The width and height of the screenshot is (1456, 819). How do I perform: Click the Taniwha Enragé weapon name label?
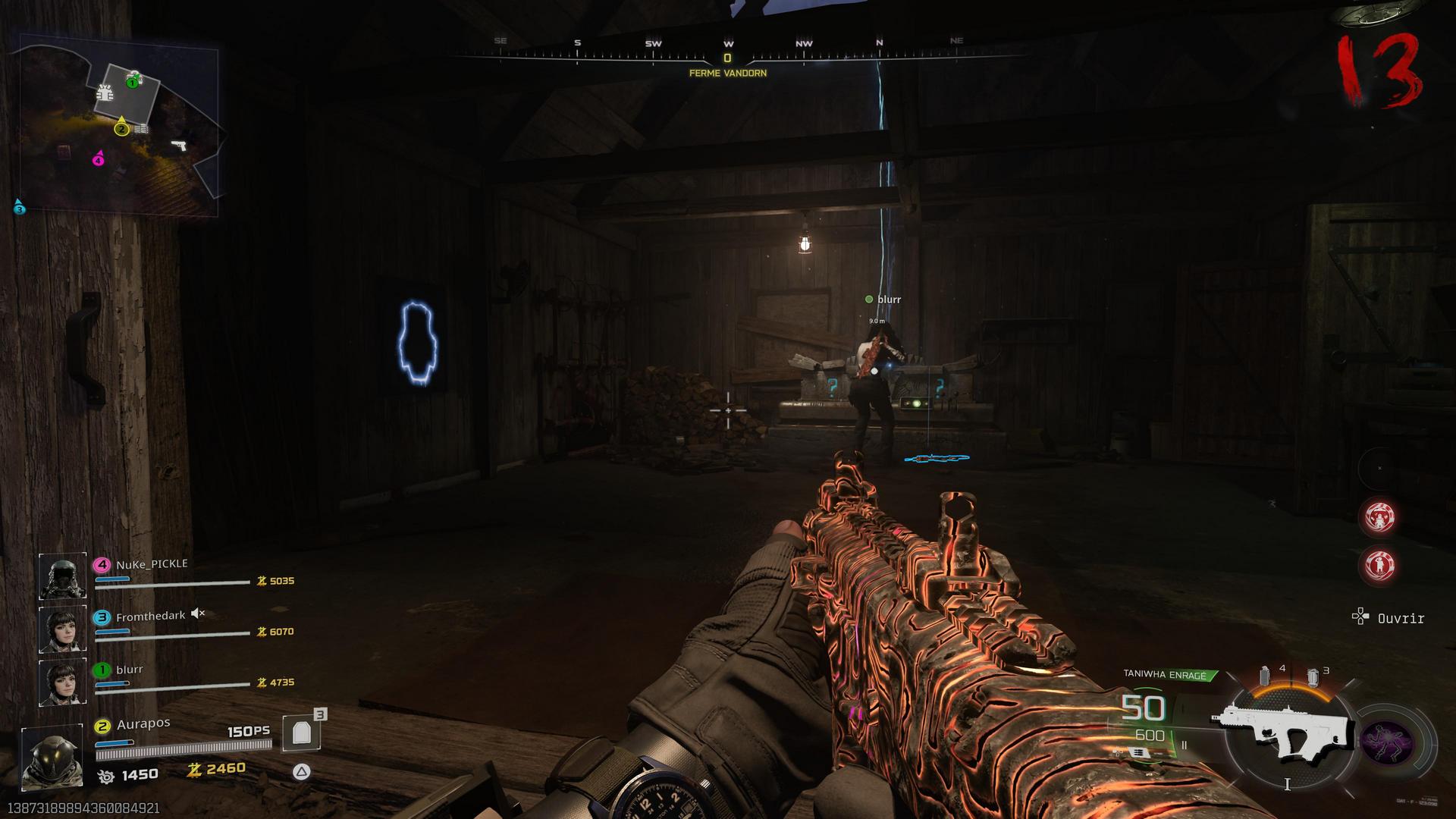[1165, 675]
